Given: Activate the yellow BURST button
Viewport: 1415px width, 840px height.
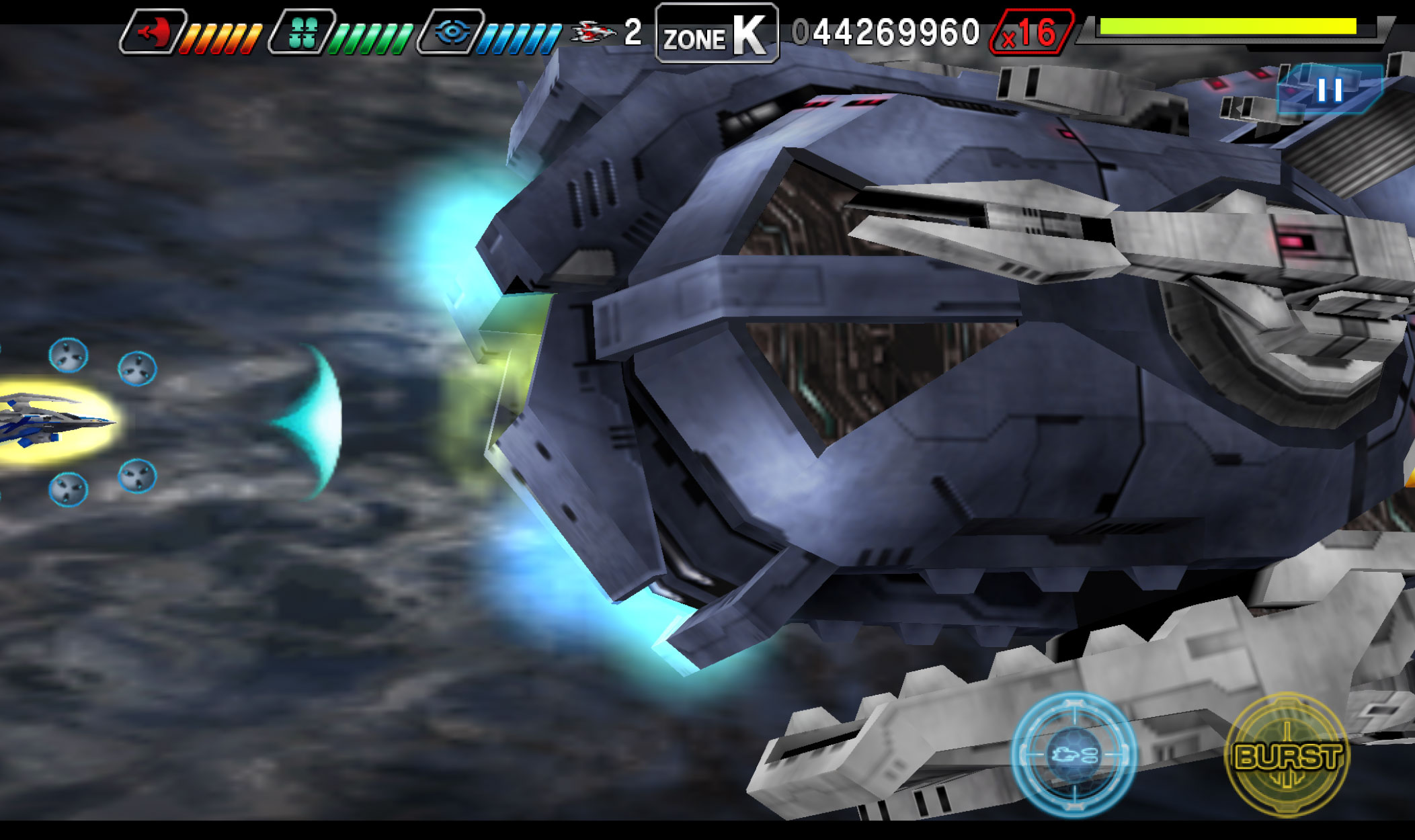Looking at the screenshot, I should (1287, 755).
